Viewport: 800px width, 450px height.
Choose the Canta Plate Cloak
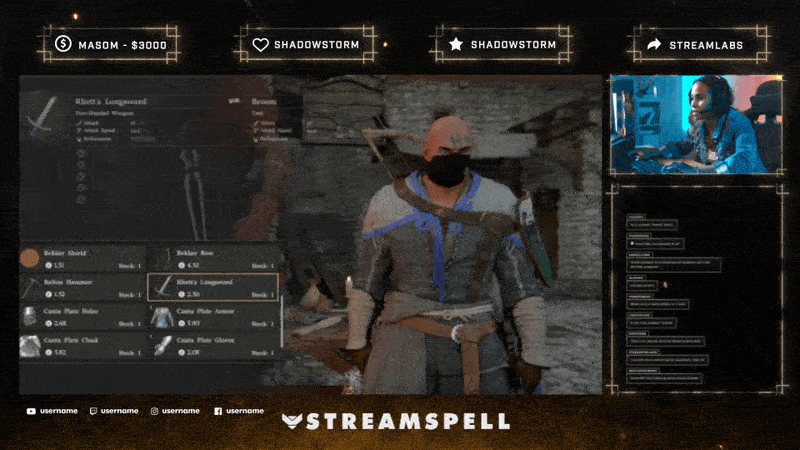pyautogui.click(x=82, y=346)
